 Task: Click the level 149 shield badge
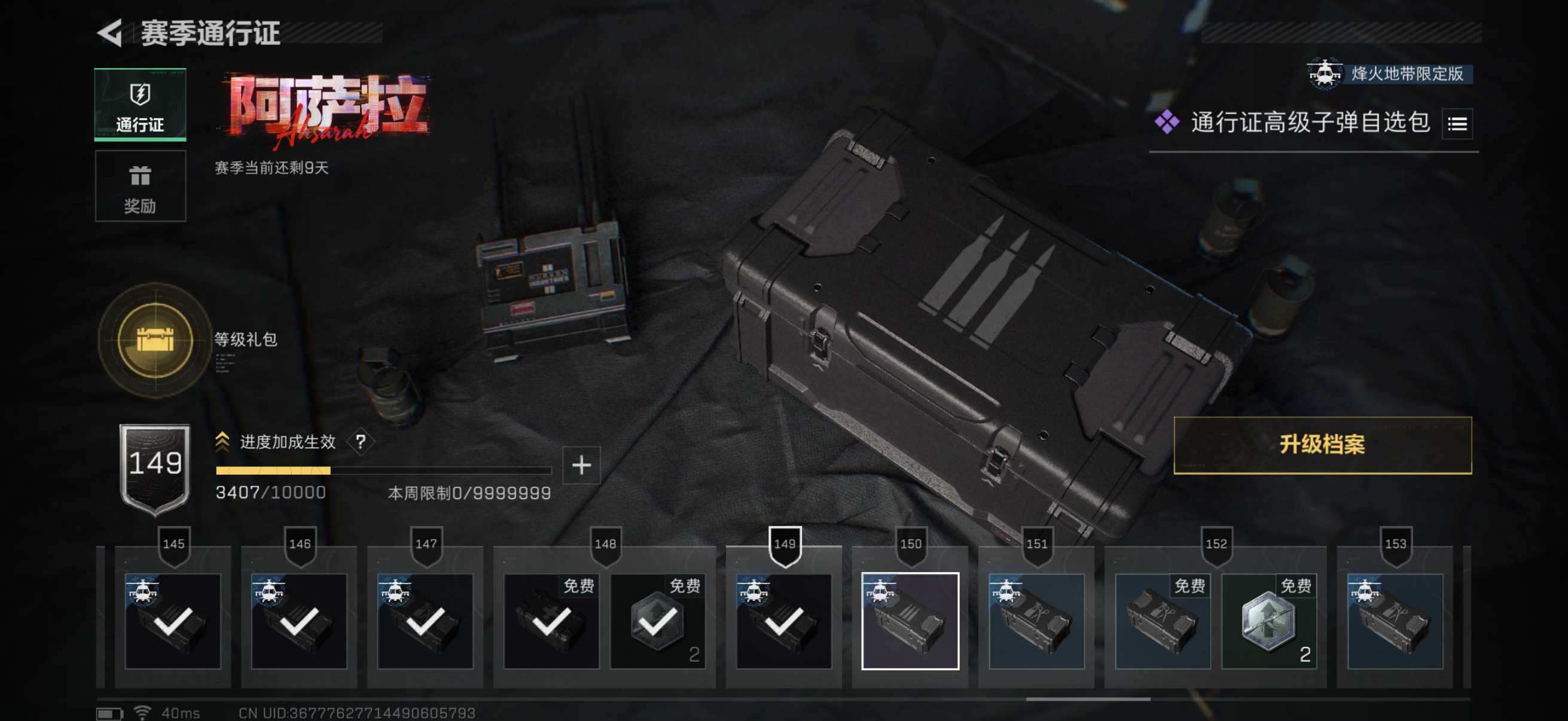pos(155,469)
